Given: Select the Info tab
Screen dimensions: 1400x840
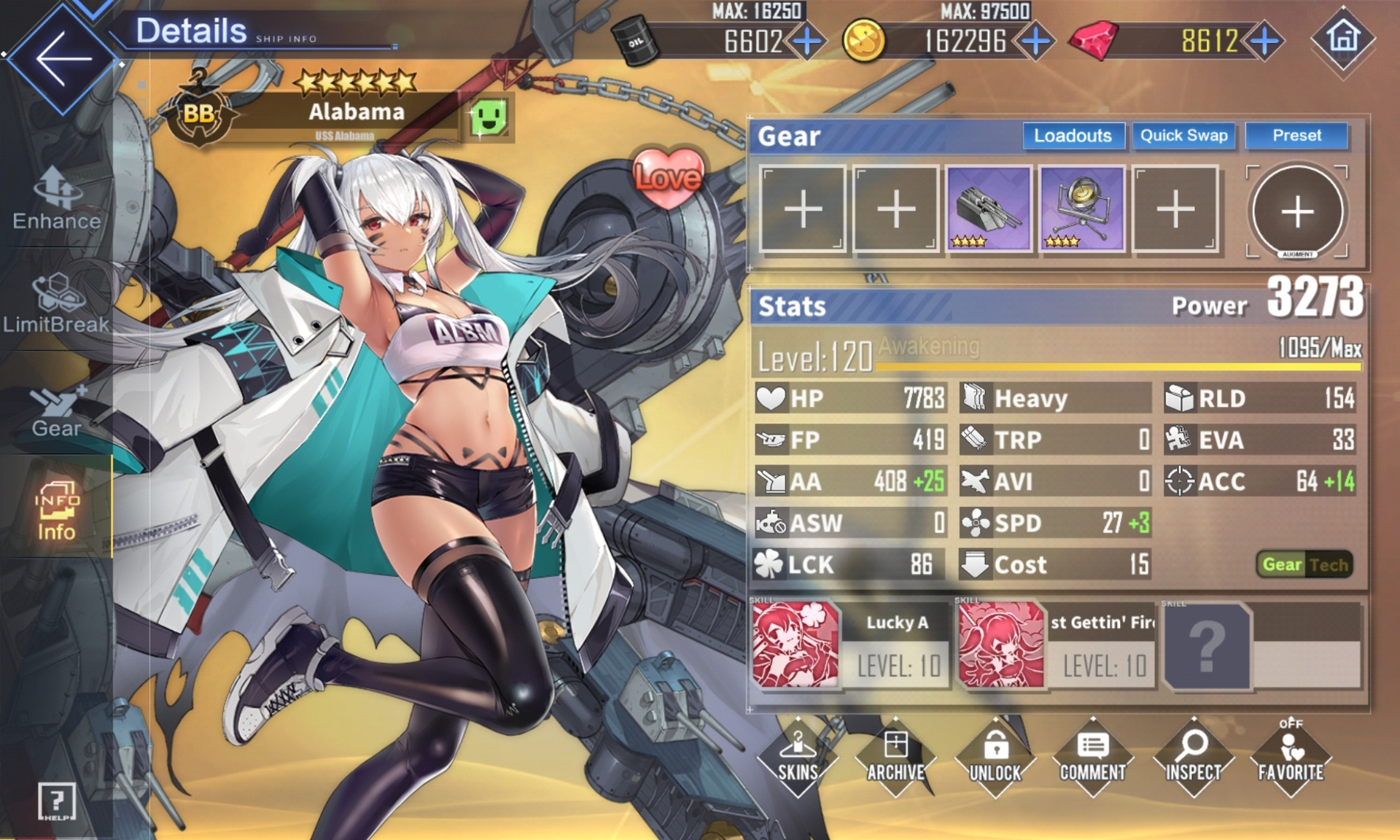Looking at the screenshot, I should (x=56, y=510).
